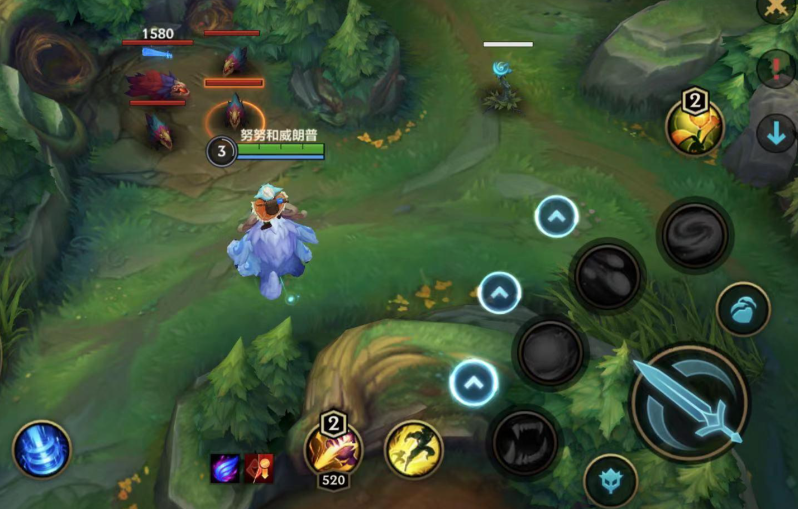The height and width of the screenshot is (509, 798).
Task: Level up the bottom ability with its arrow
Action: (x=474, y=382)
